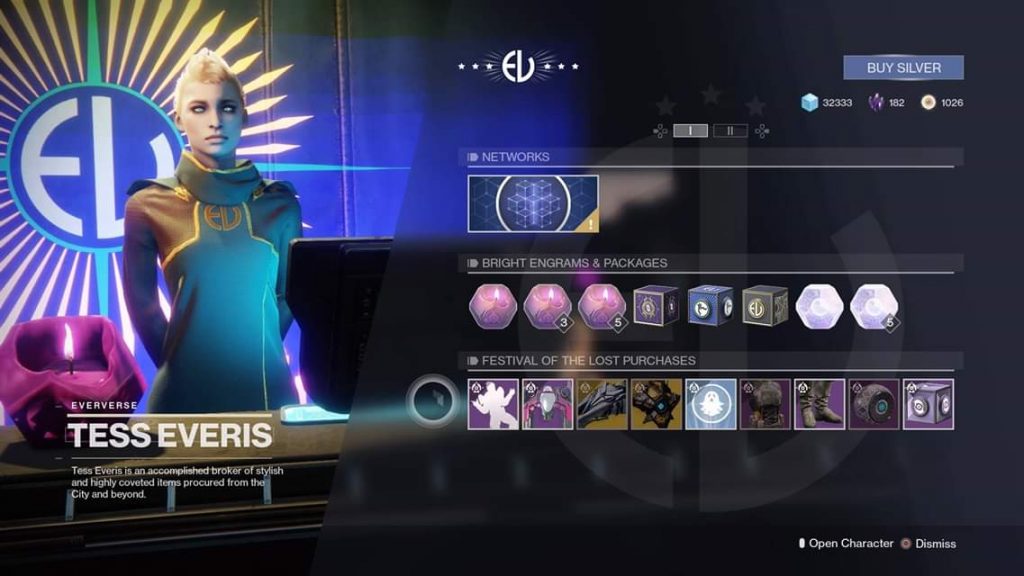
Task: Select the round sphere ghost shell item
Action: pos(874,404)
